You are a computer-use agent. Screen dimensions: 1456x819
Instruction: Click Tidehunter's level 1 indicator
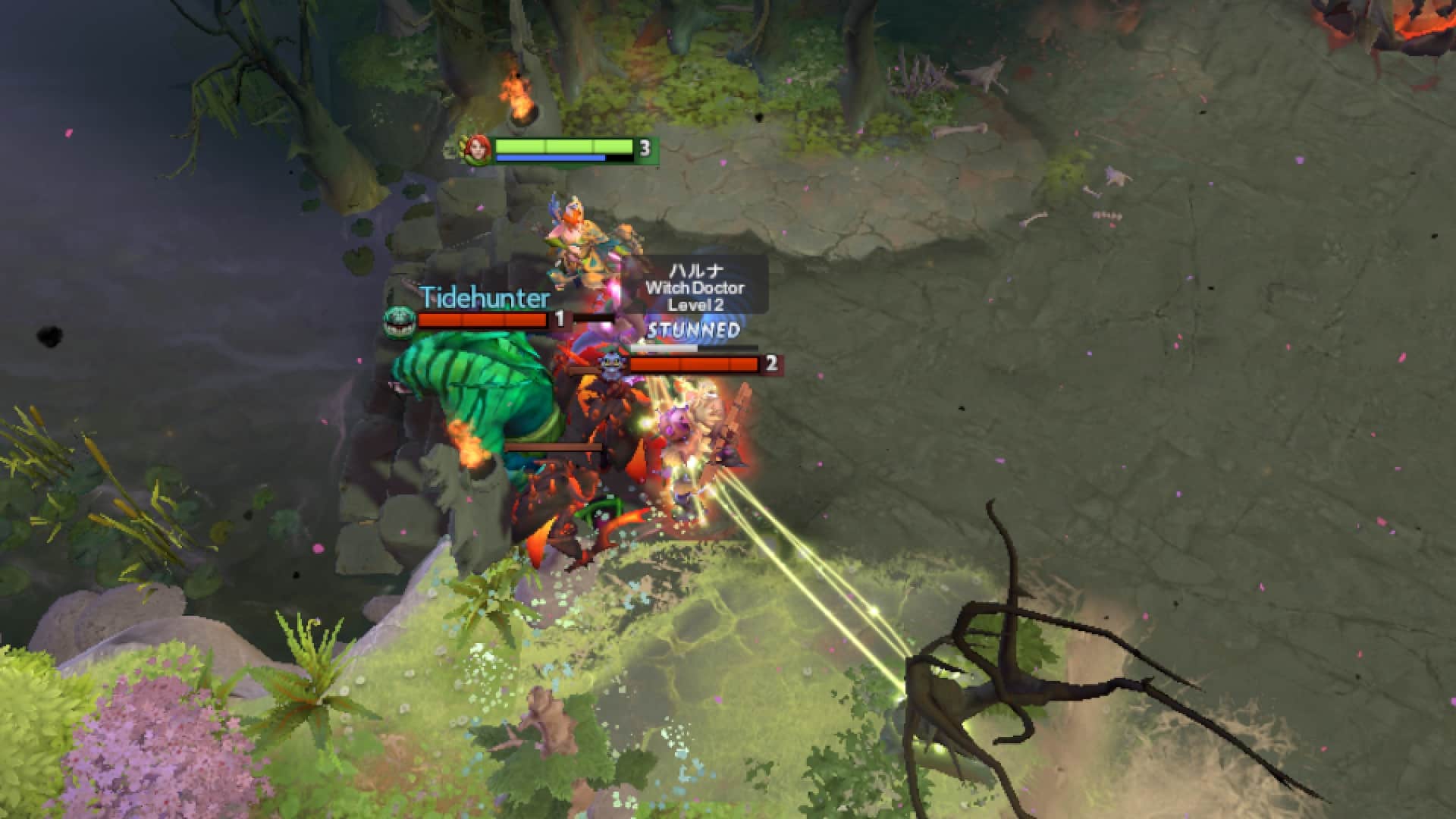559,320
